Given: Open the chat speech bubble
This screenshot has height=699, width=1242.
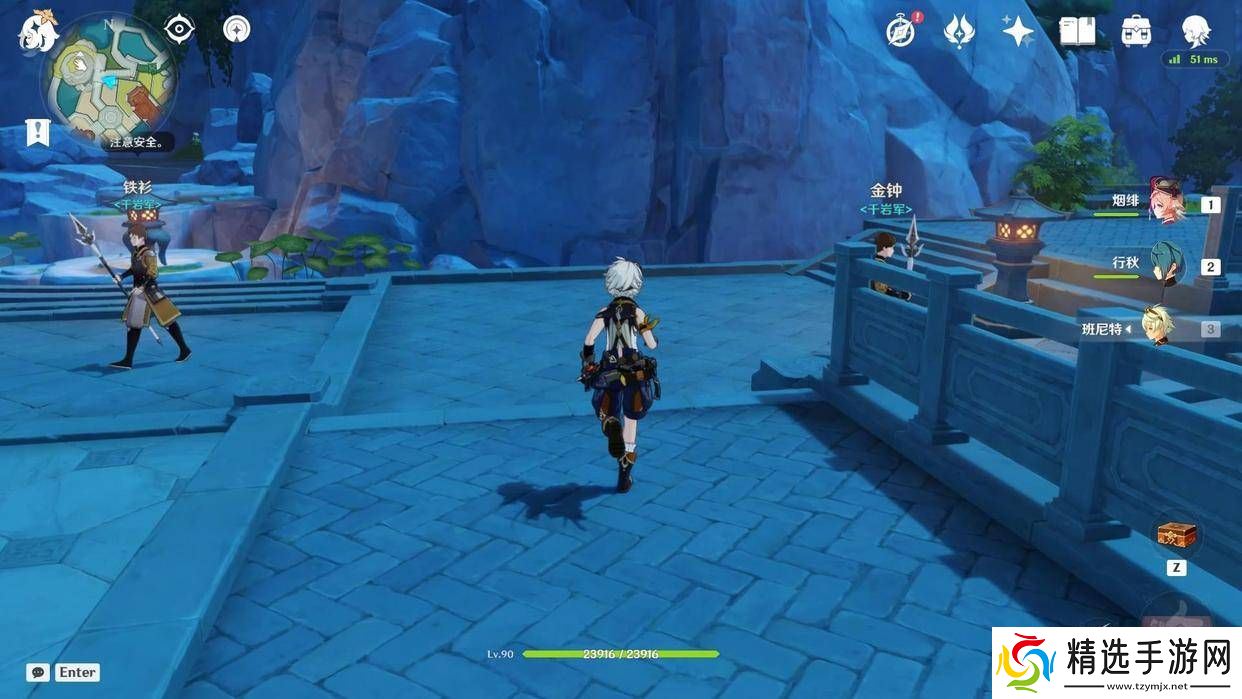Looking at the screenshot, I should [39, 673].
